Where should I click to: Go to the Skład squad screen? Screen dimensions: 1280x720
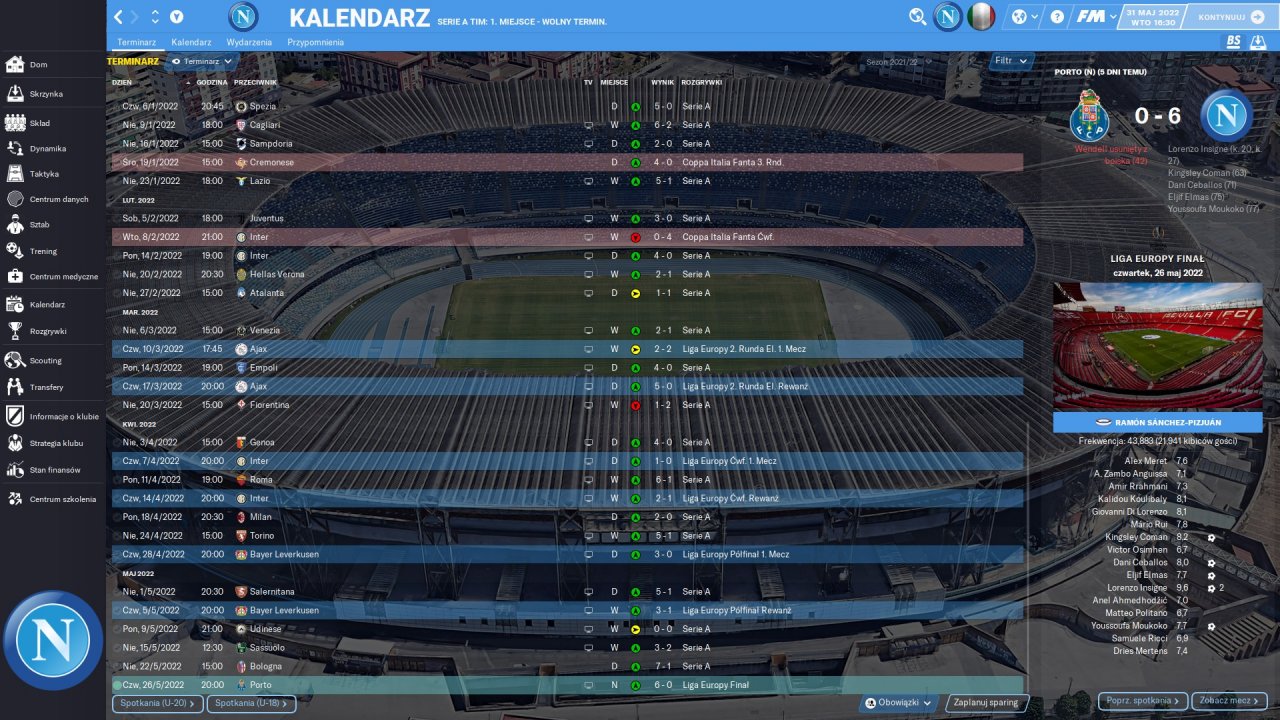(40, 123)
